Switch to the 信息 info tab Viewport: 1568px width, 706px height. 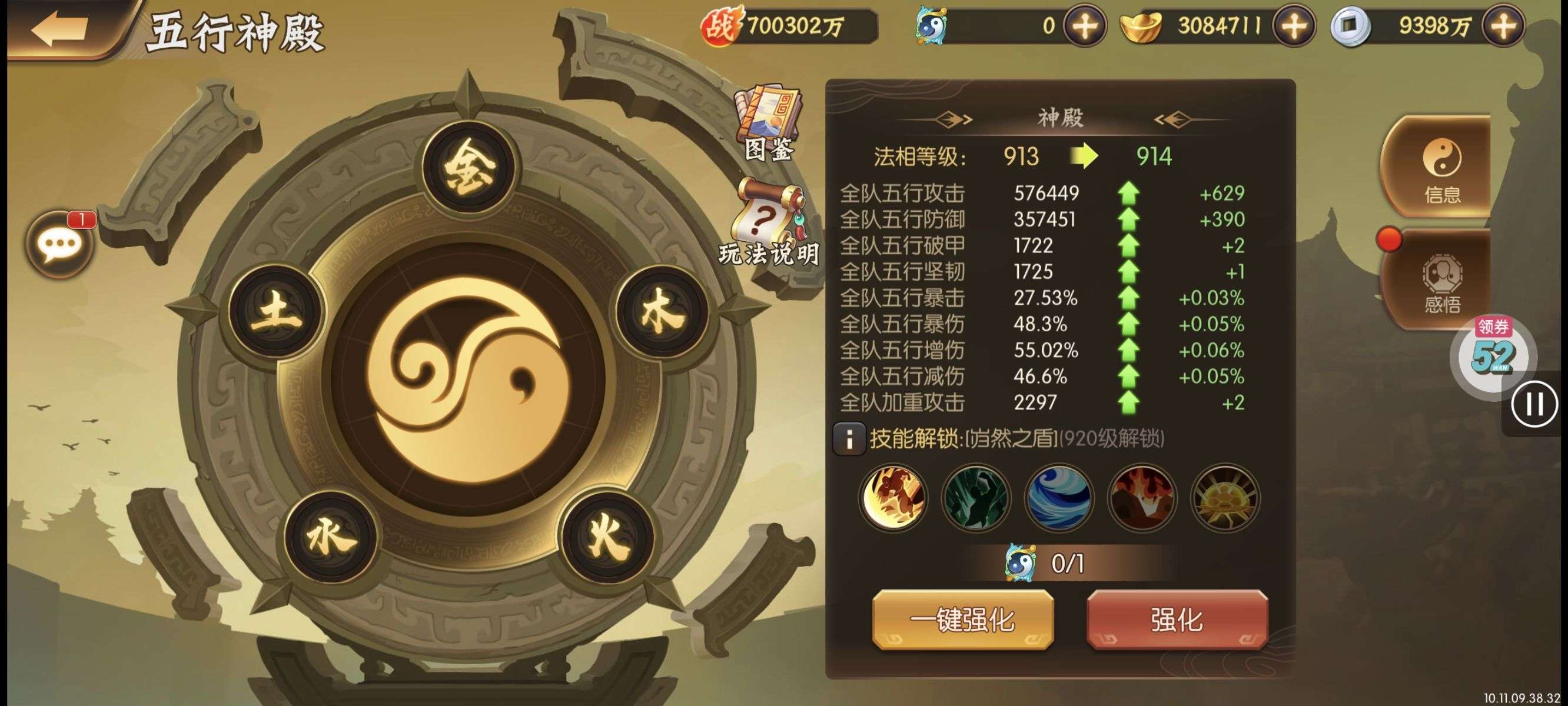(1441, 167)
